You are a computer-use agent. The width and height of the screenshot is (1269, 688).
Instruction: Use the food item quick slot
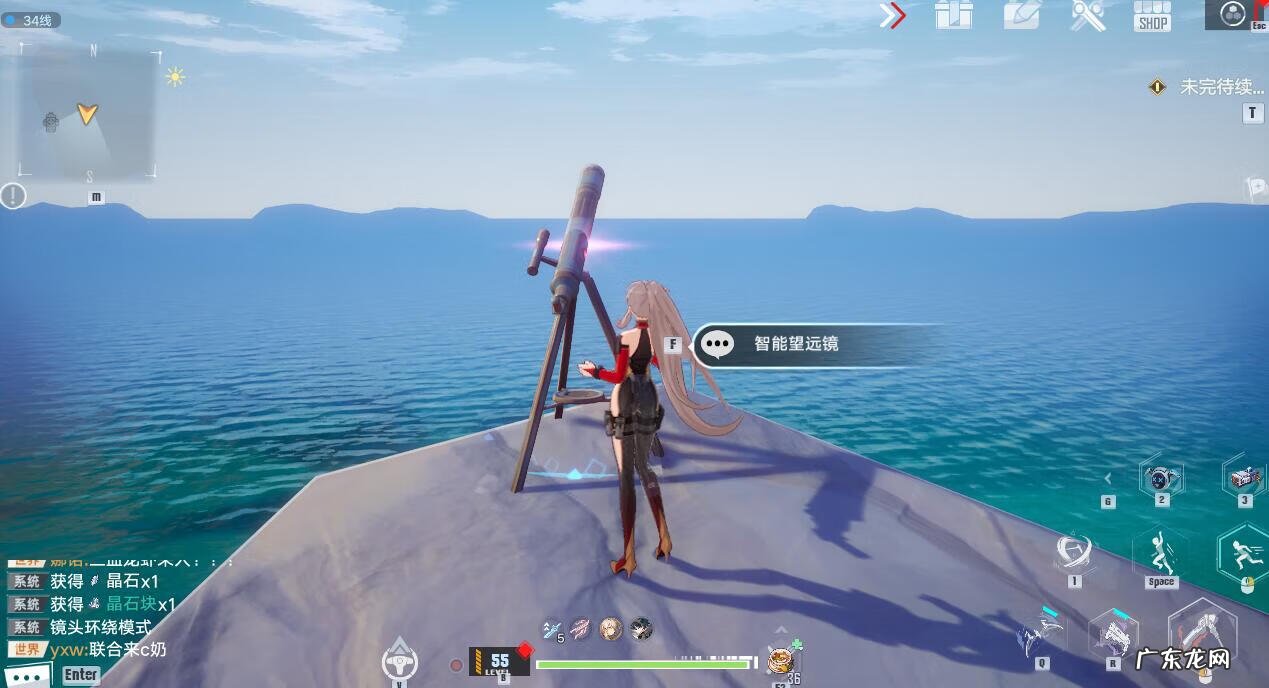(780, 659)
